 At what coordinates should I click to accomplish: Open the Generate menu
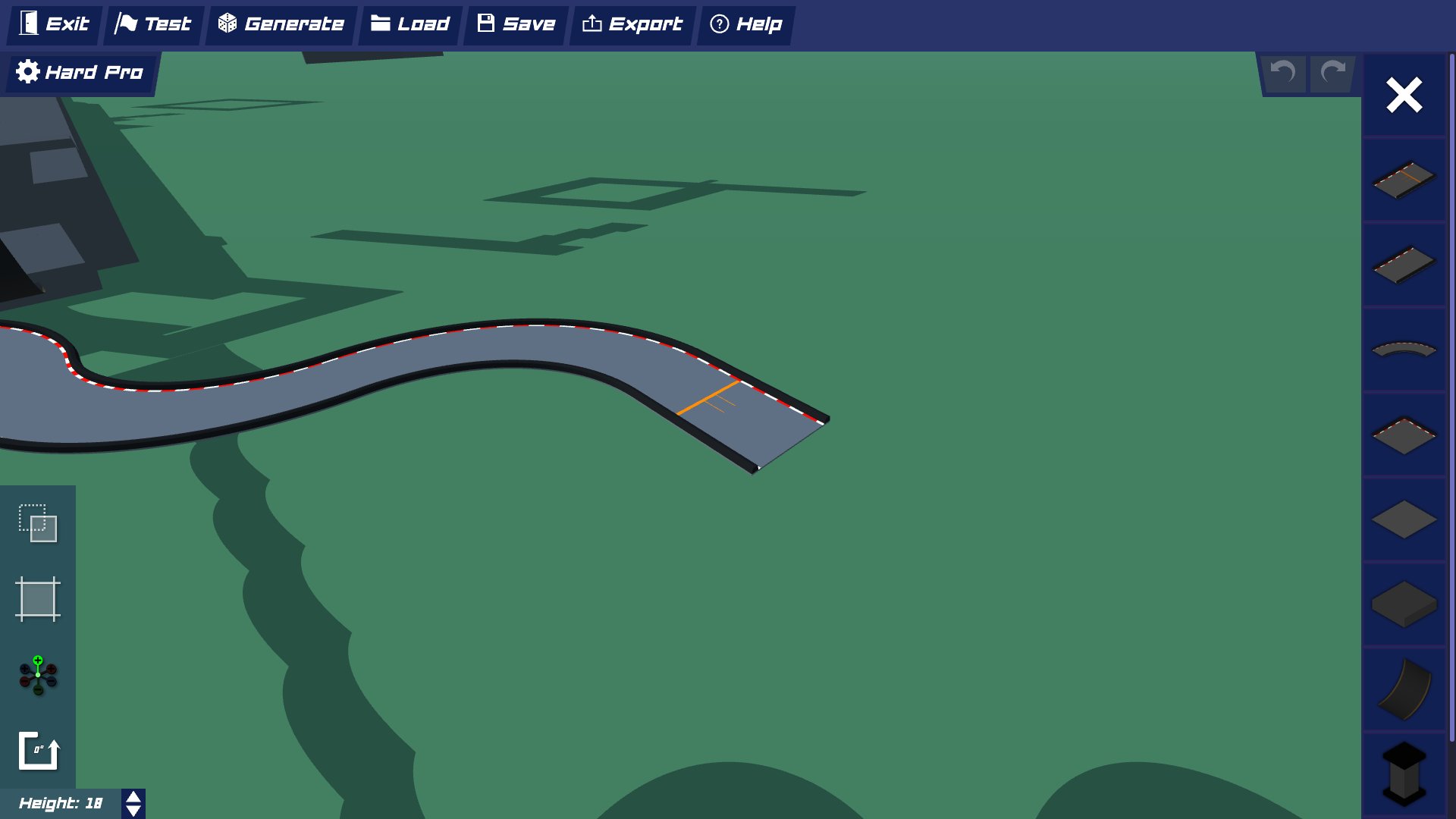[279, 24]
